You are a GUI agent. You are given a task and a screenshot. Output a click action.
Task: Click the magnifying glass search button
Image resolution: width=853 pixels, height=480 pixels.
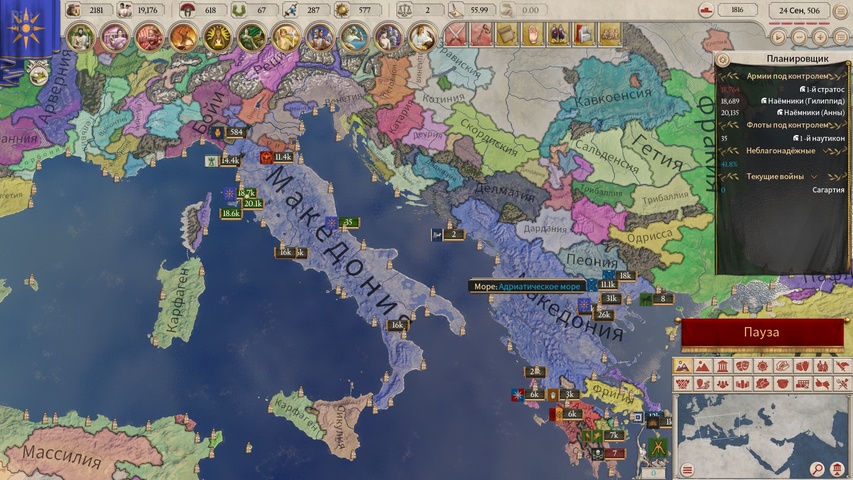coord(817,470)
